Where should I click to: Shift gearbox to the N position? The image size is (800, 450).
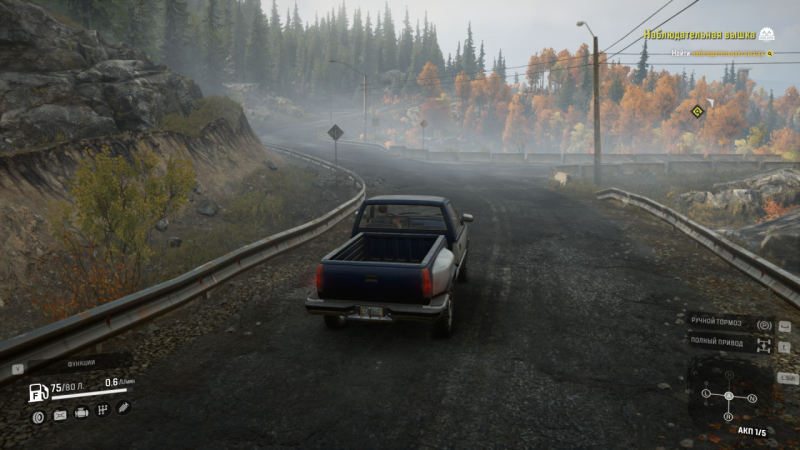752,398
